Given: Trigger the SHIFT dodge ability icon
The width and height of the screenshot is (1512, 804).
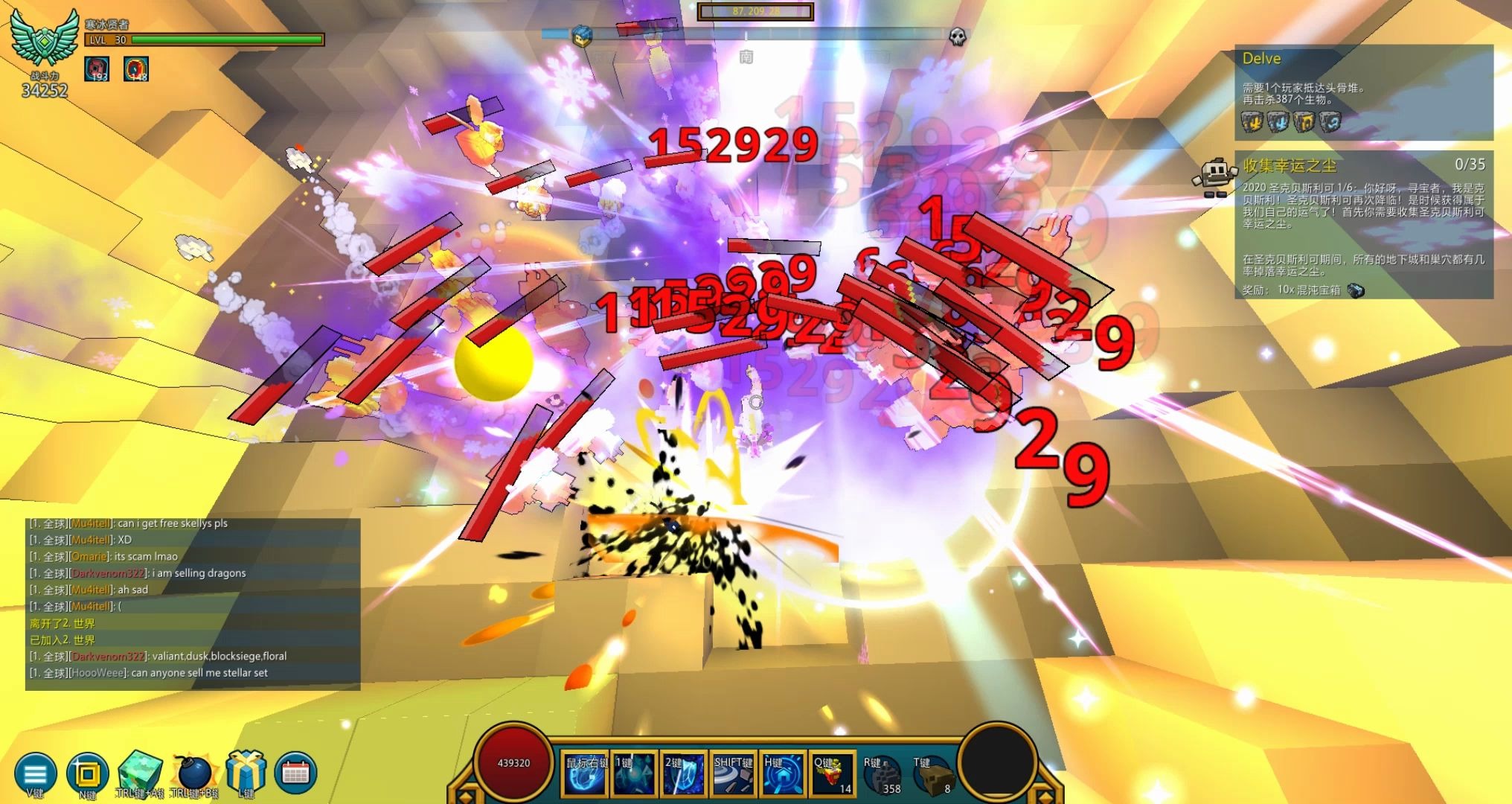Looking at the screenshot, I should [x=733, y=773].
